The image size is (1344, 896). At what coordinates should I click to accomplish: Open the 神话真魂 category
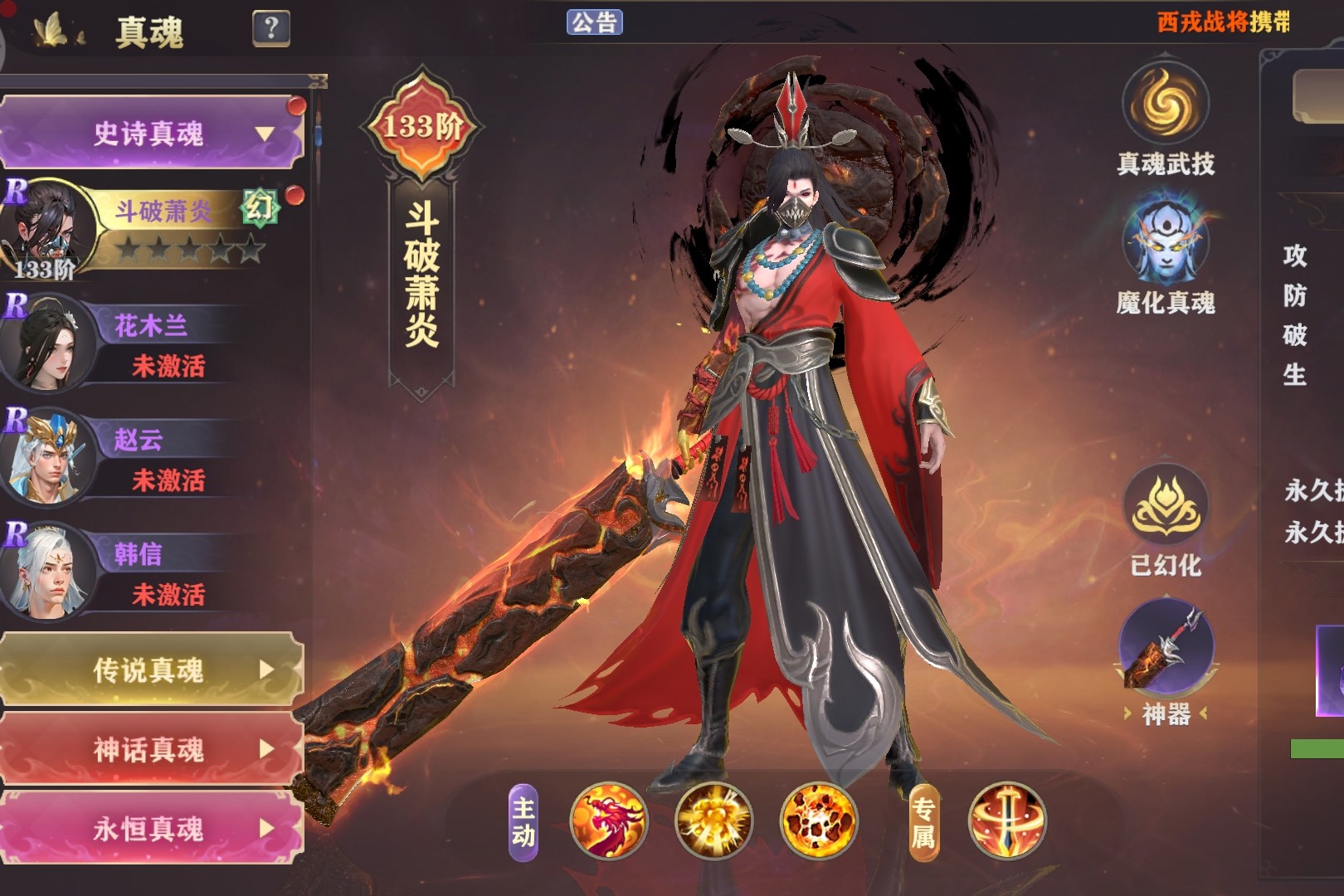(x=151, y=749)
